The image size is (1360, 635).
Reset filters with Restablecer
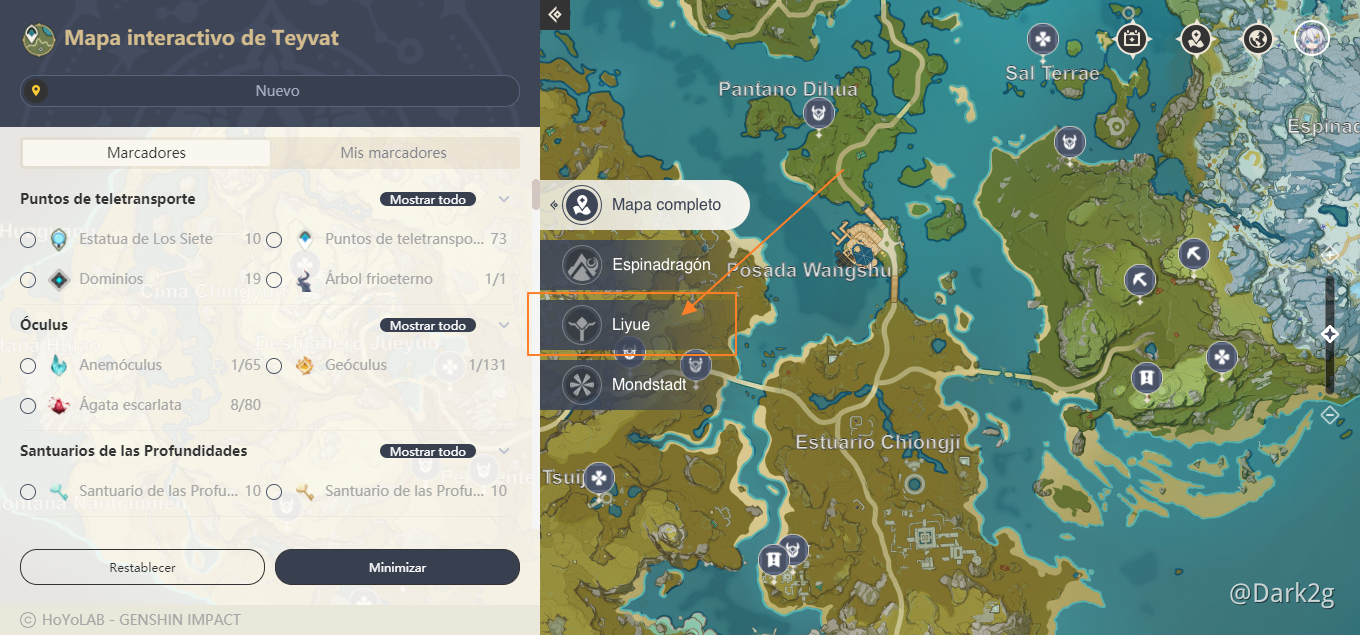point(142,567)
